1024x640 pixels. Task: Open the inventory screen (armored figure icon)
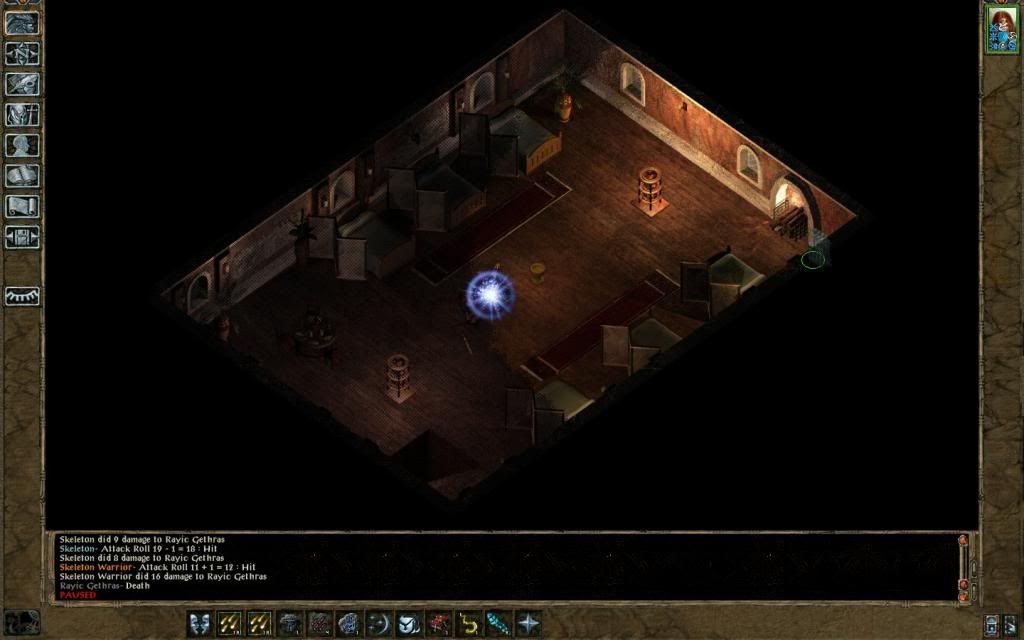[x=22, y=115]
